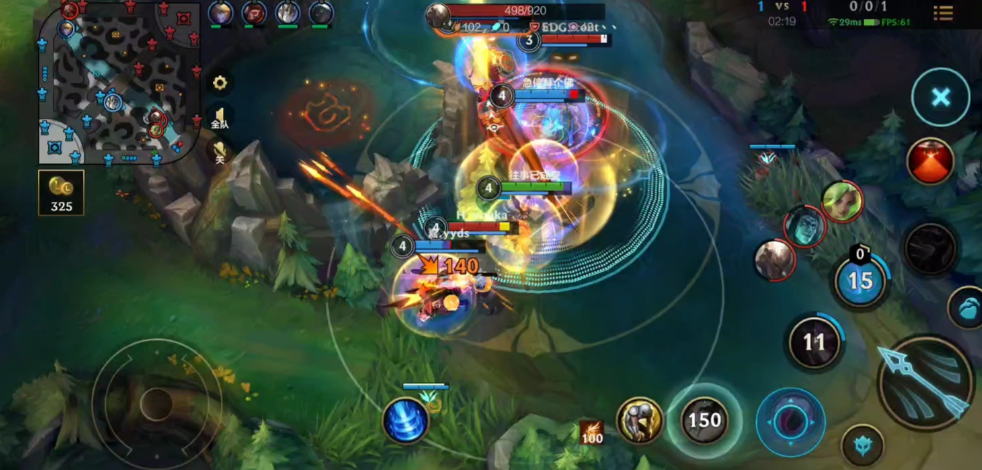The height and width of the screenshot is (470, 982).
Task: Target the green-haired enemy champion portrait
Action: click(x=842, y=201)
